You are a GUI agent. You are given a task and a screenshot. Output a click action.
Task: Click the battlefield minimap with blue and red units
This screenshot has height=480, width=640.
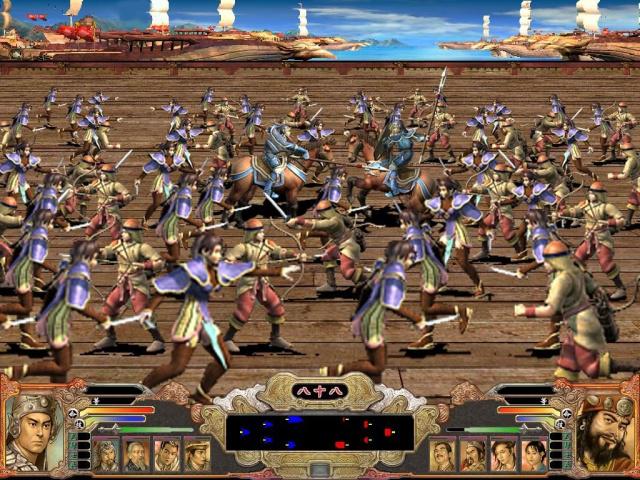[x=319, y=432]
